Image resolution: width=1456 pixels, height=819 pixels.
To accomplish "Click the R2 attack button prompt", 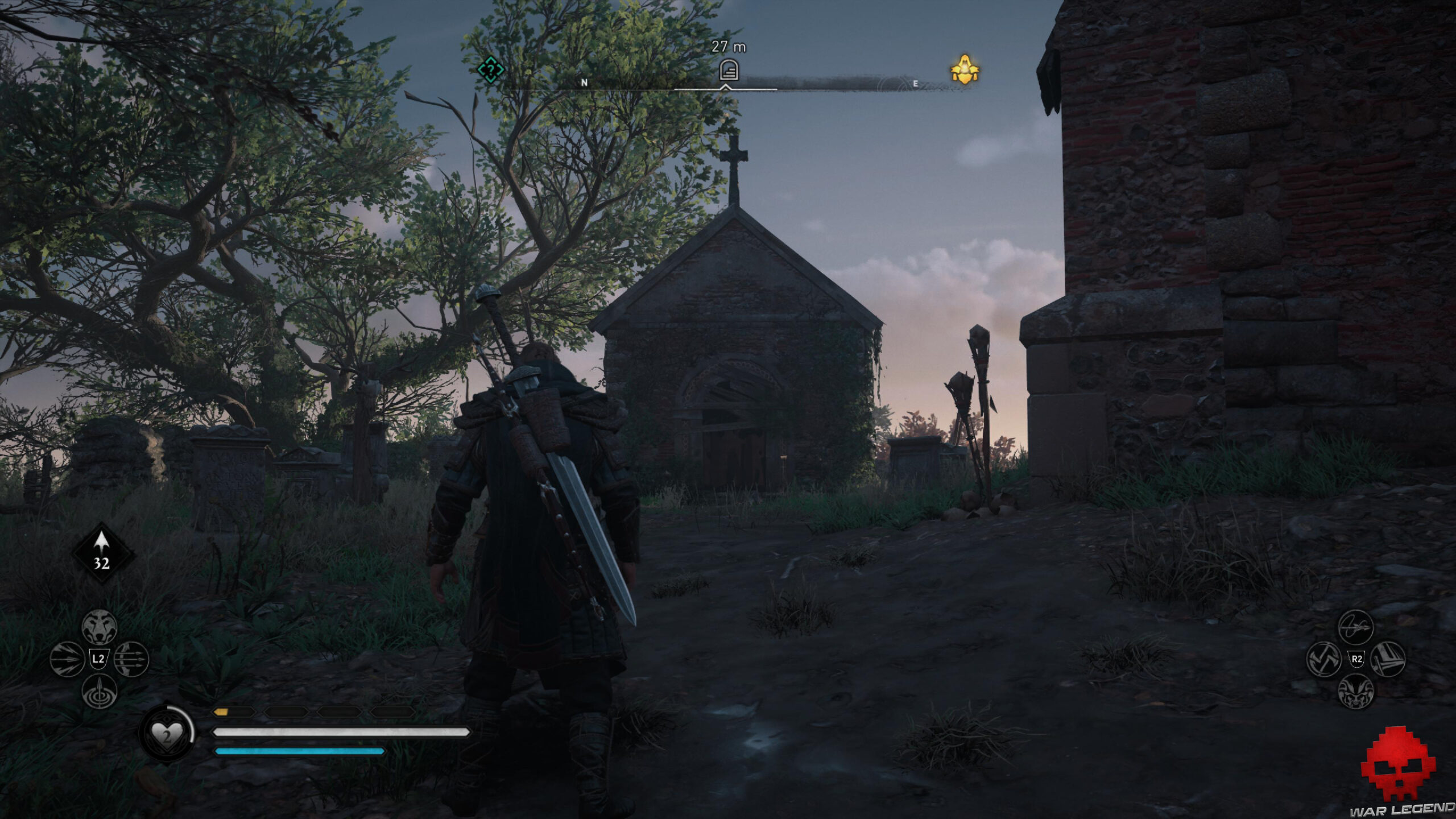I will (1357, 659).
